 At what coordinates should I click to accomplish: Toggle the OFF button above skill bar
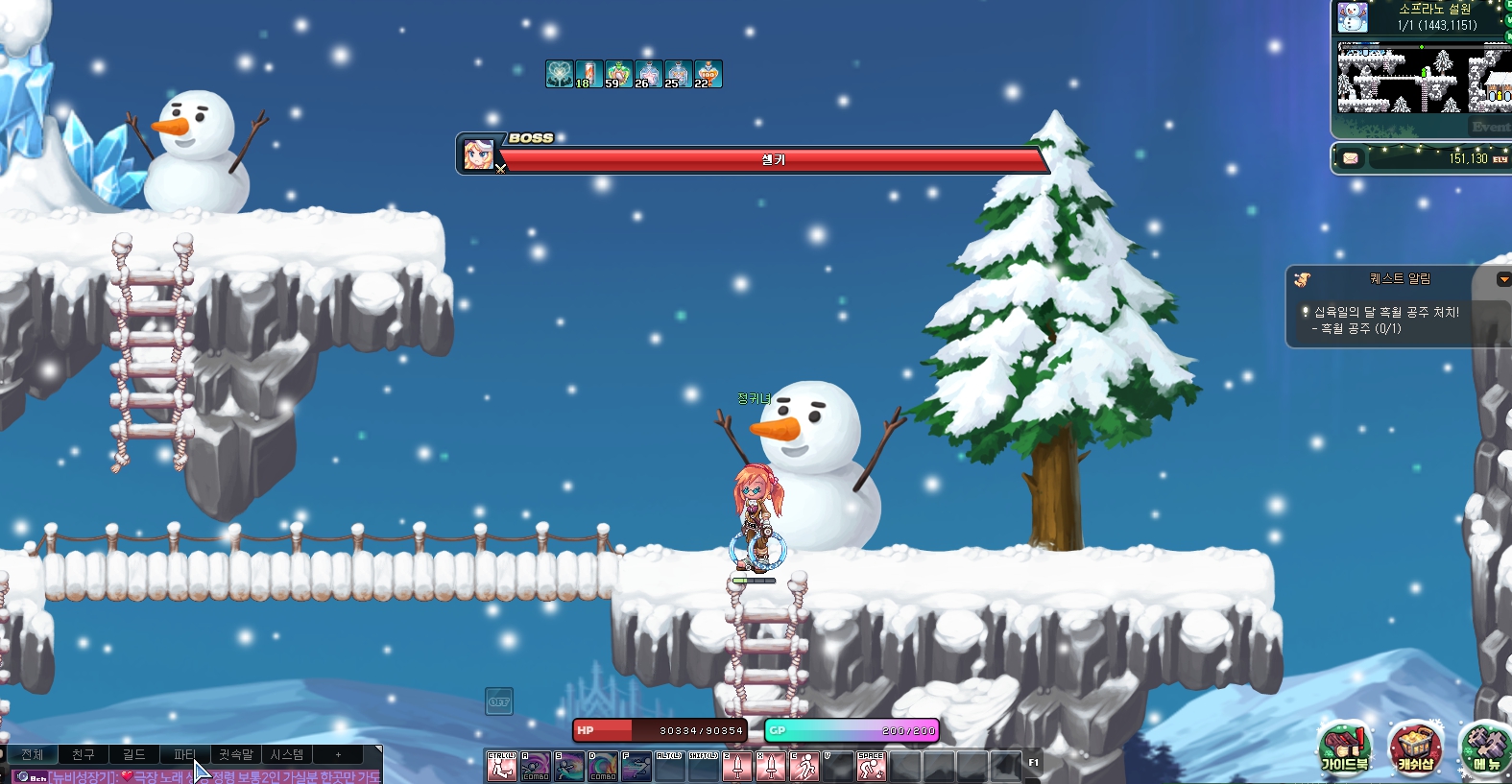tap(499, 701)
